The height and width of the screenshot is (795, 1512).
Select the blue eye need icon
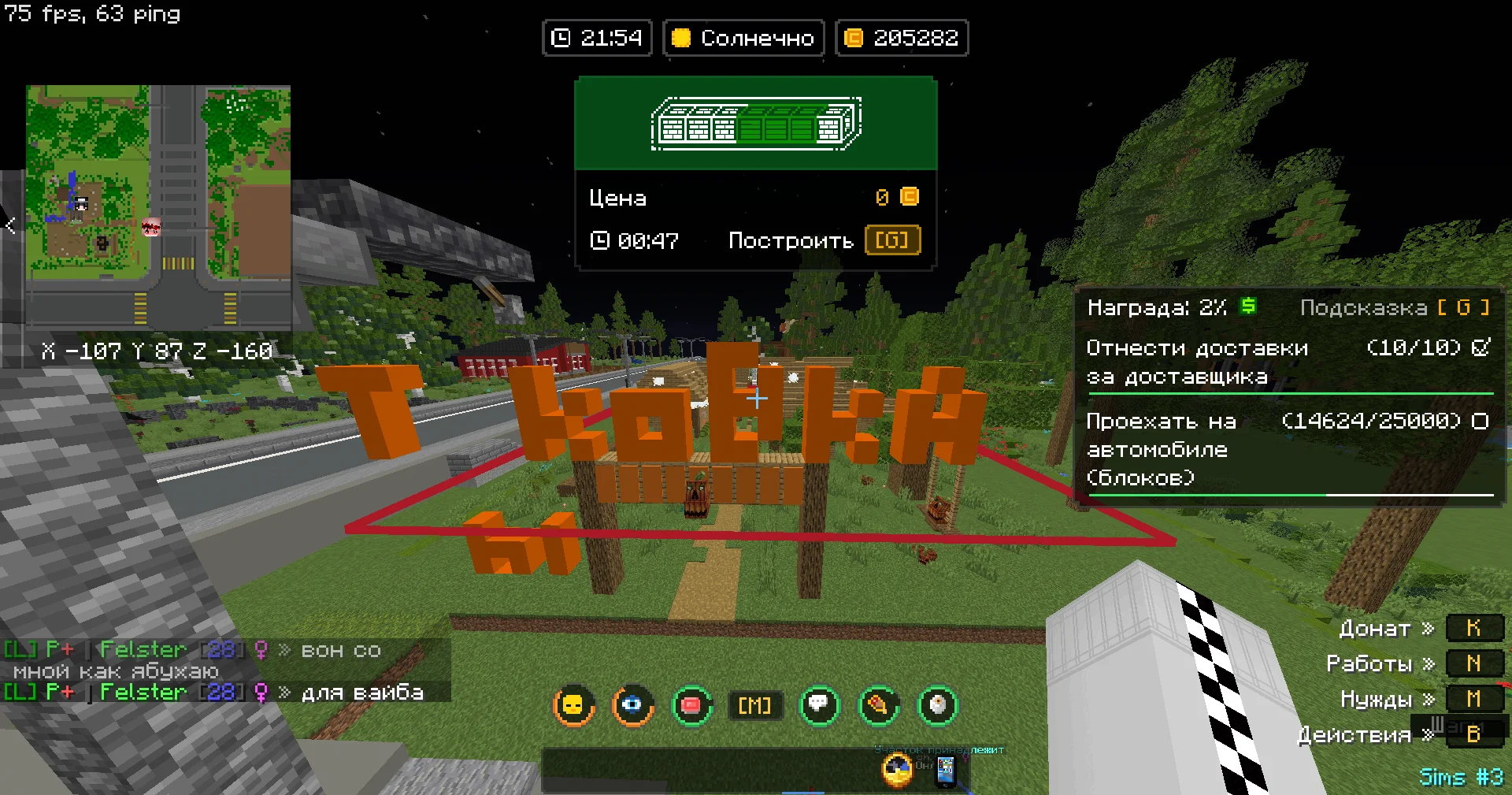(632, 705)
